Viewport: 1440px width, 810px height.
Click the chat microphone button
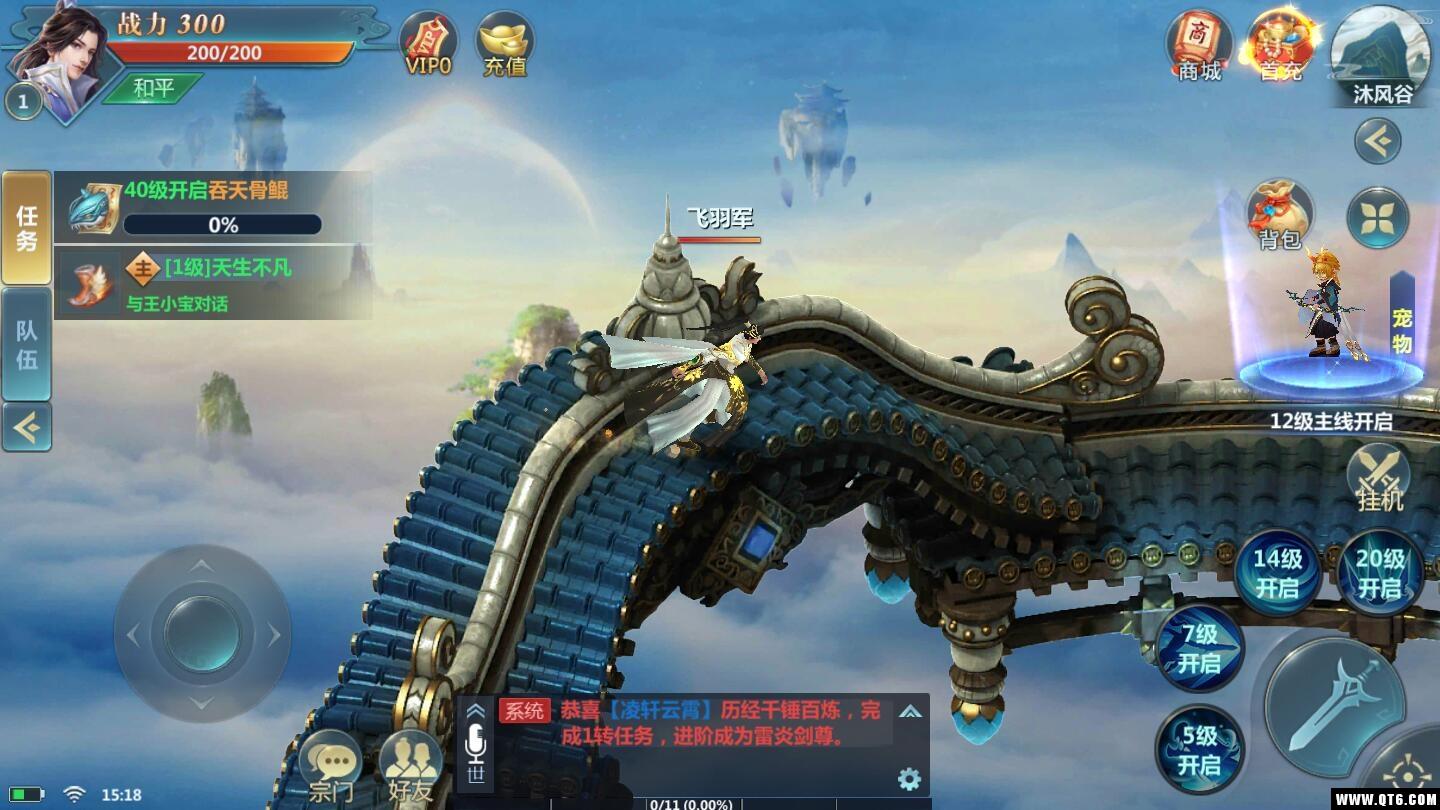coord(476,743)
